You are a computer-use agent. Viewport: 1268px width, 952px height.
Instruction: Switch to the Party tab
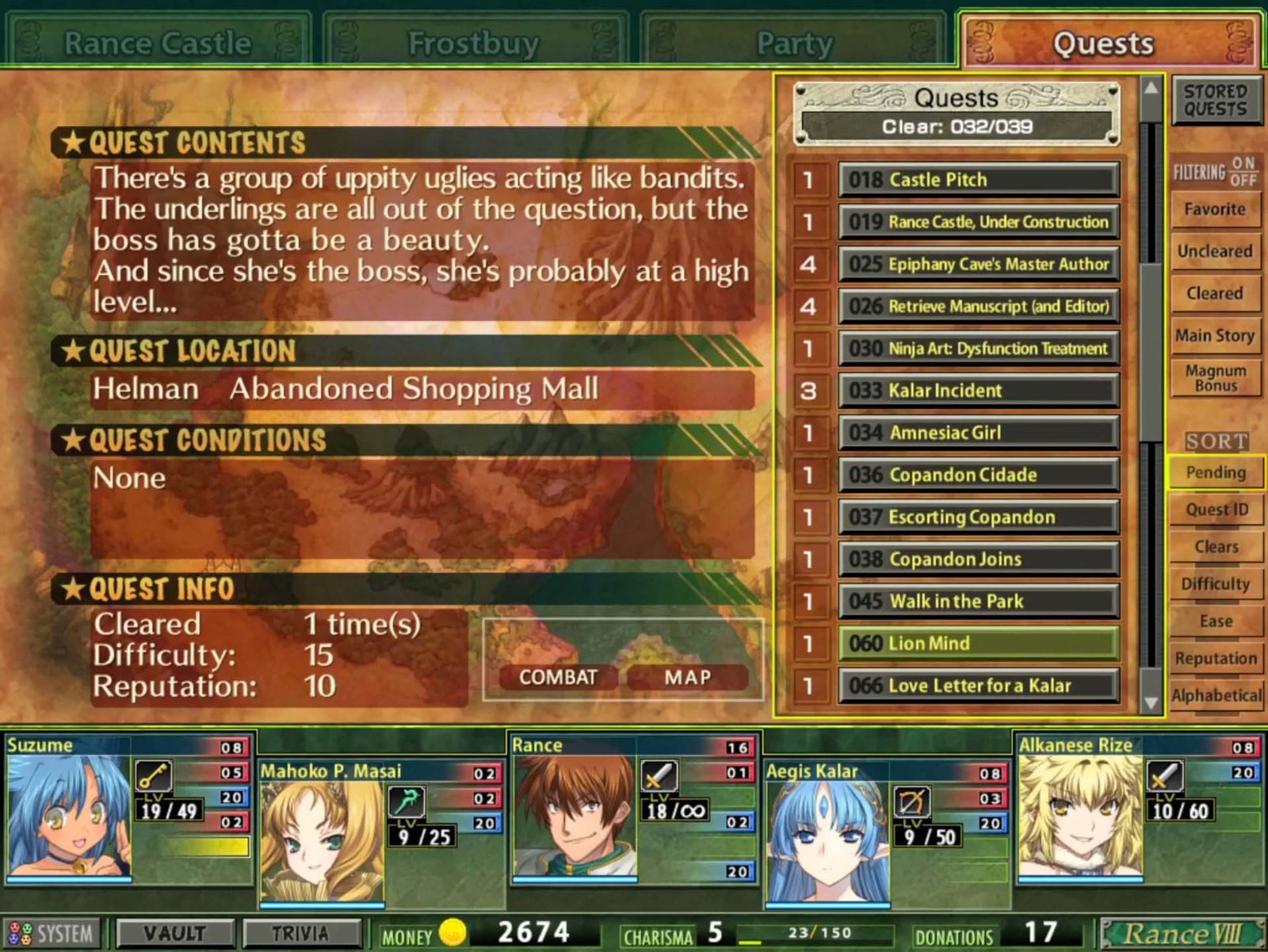(795, 43)
